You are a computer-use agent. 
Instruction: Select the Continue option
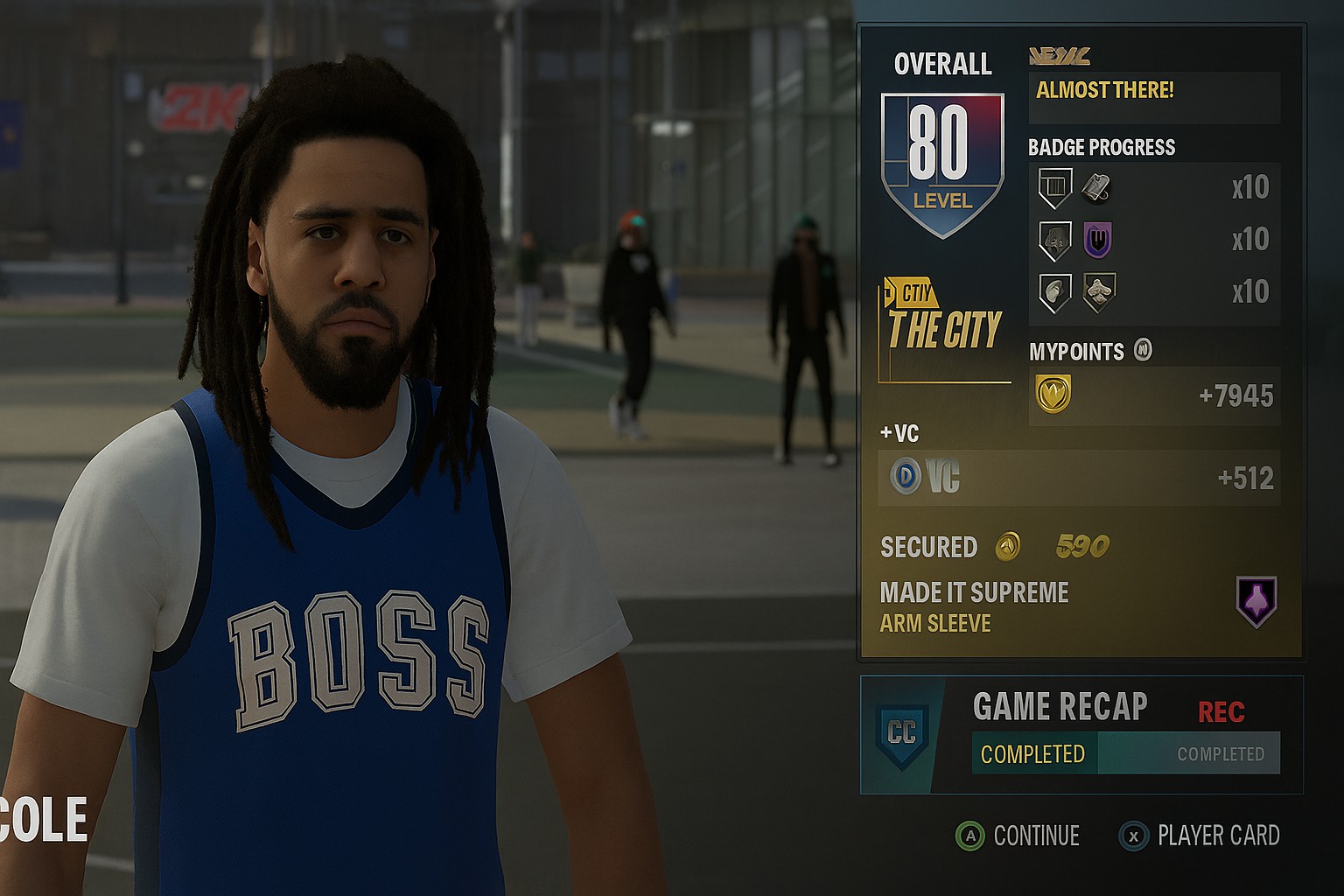tap(1018, 836)
